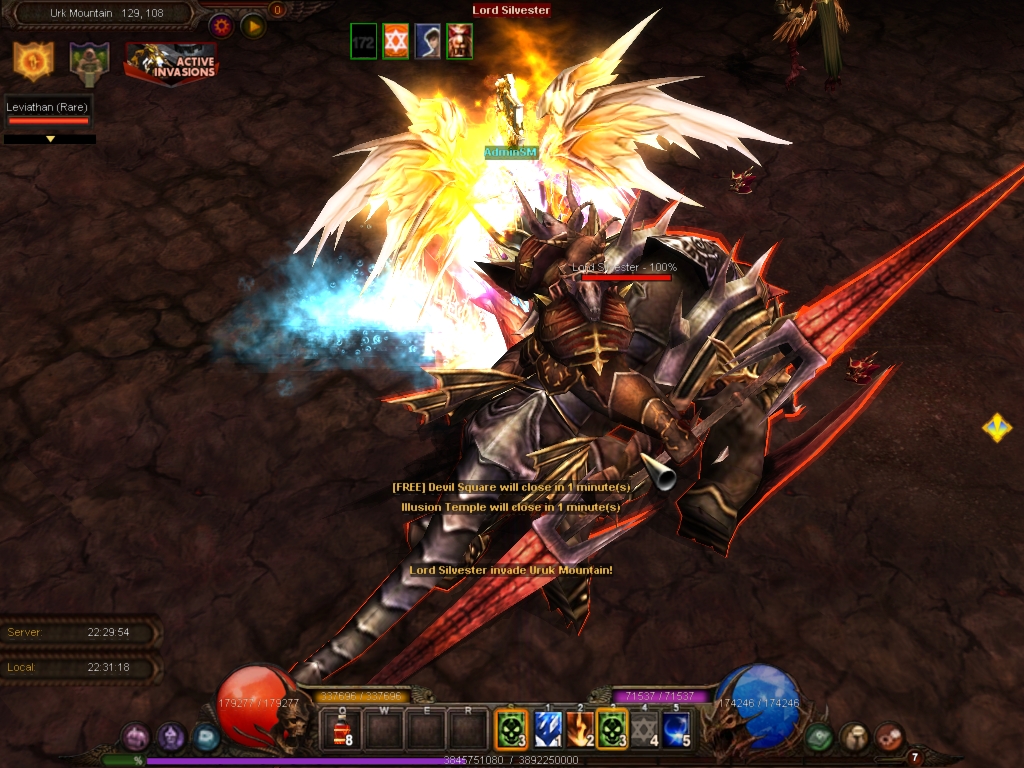Click the yellow diamond arrow marker
The width and height of the screenshot is (1024, 768).
tap(996, 428)
